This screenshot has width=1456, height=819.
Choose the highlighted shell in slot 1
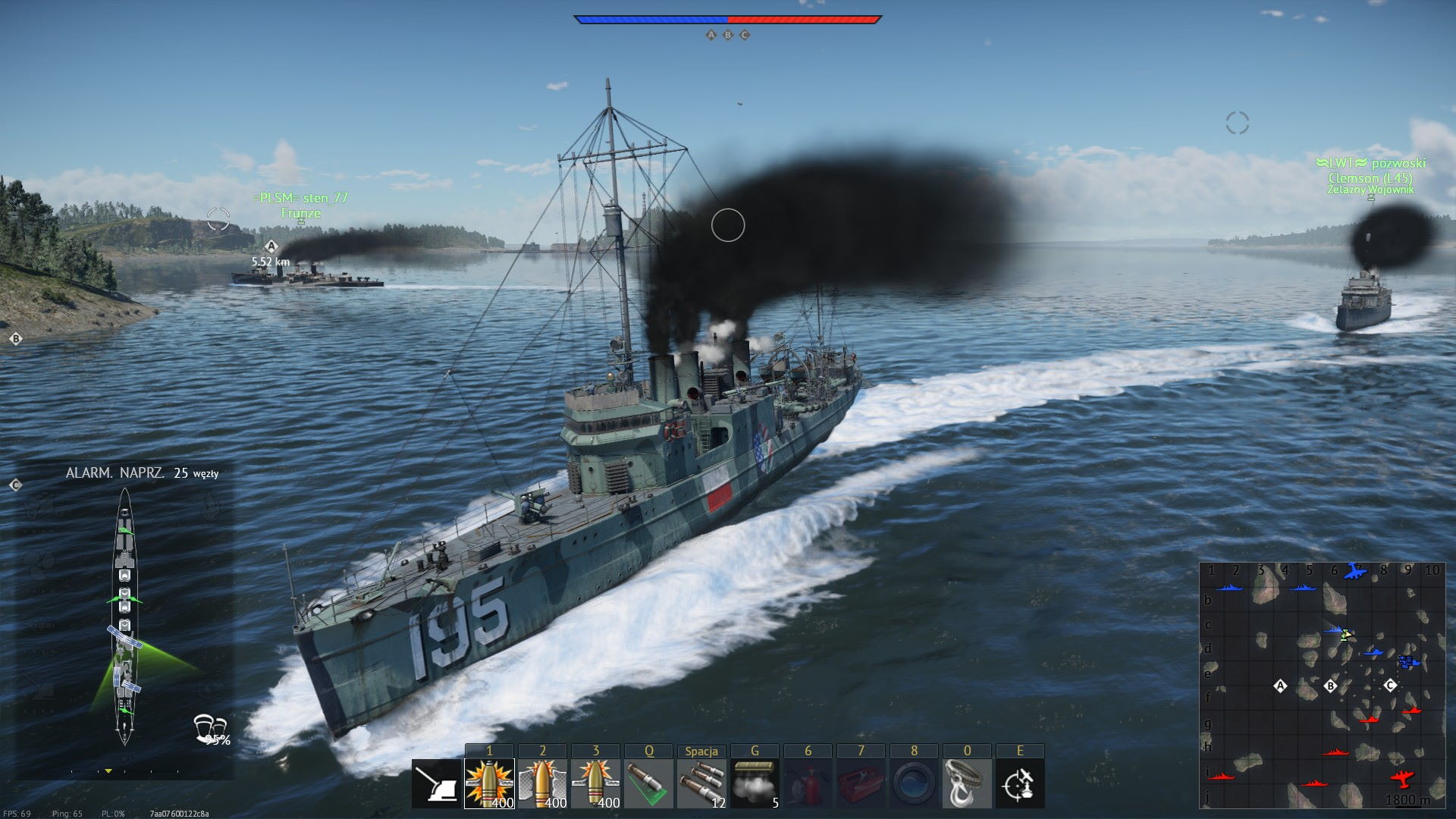tap(489, 784)
